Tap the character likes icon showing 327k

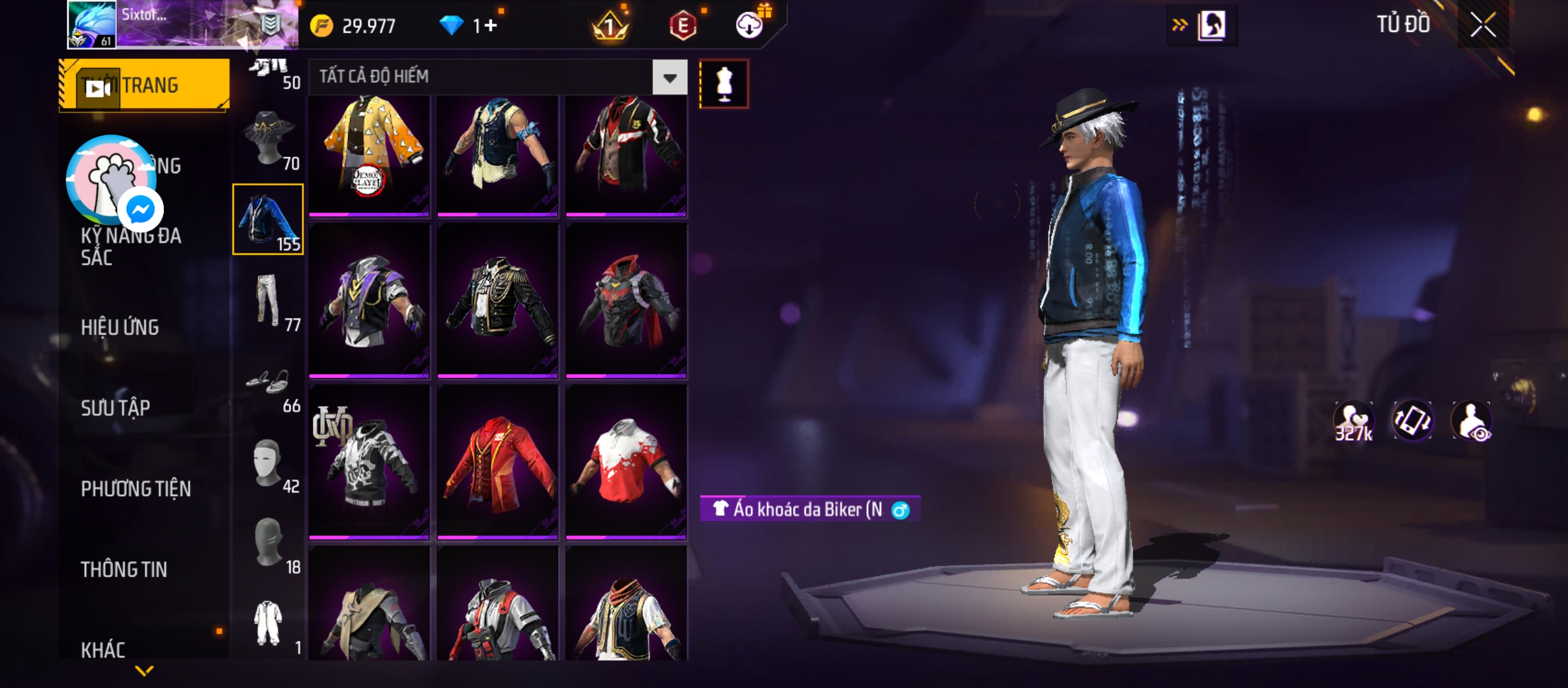pos(1353,421)
